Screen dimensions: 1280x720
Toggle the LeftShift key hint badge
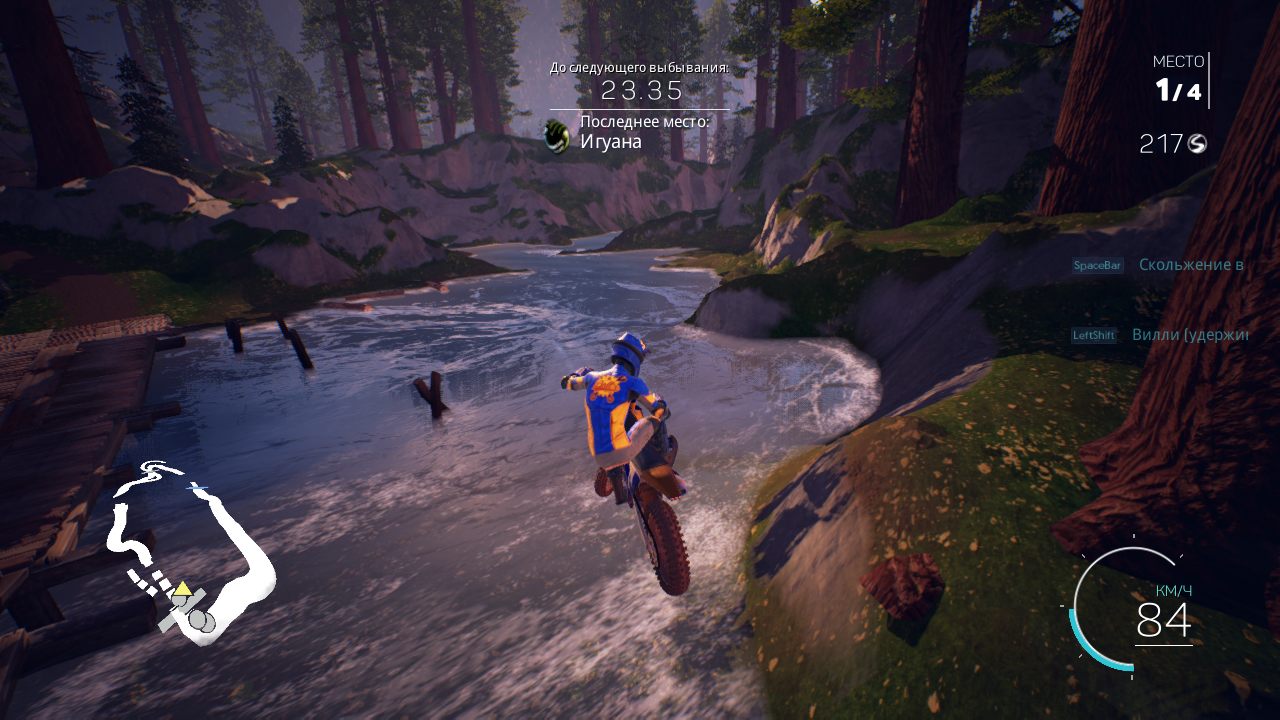point(1094,336)
